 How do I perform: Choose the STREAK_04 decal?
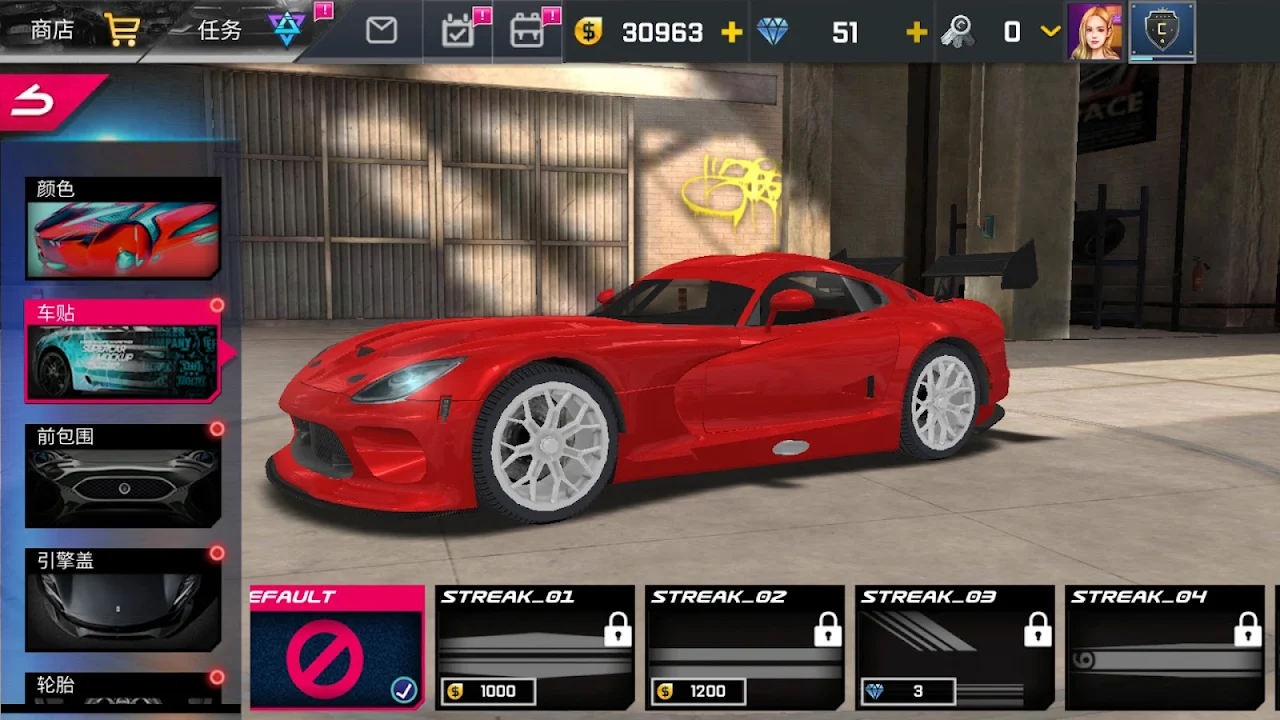(x=1165, y=648)
